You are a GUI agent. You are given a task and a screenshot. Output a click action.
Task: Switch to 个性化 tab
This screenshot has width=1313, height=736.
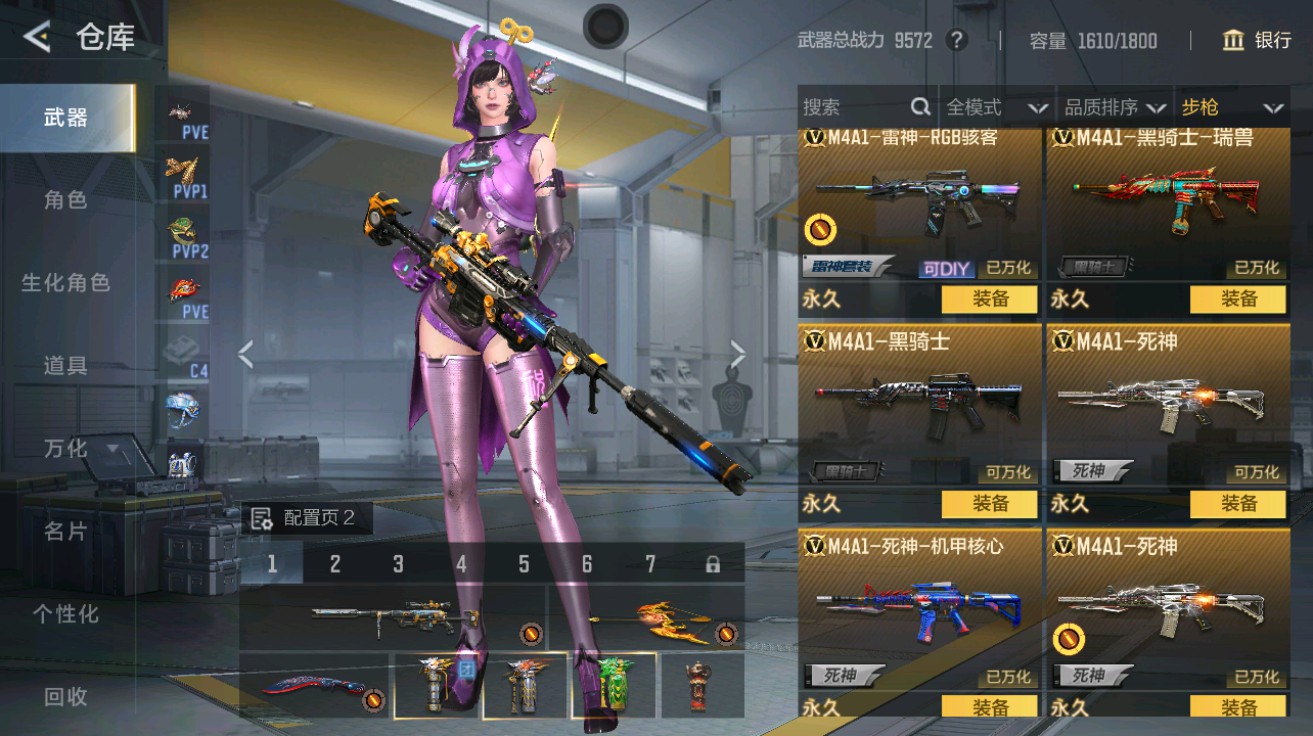point(66,614)
